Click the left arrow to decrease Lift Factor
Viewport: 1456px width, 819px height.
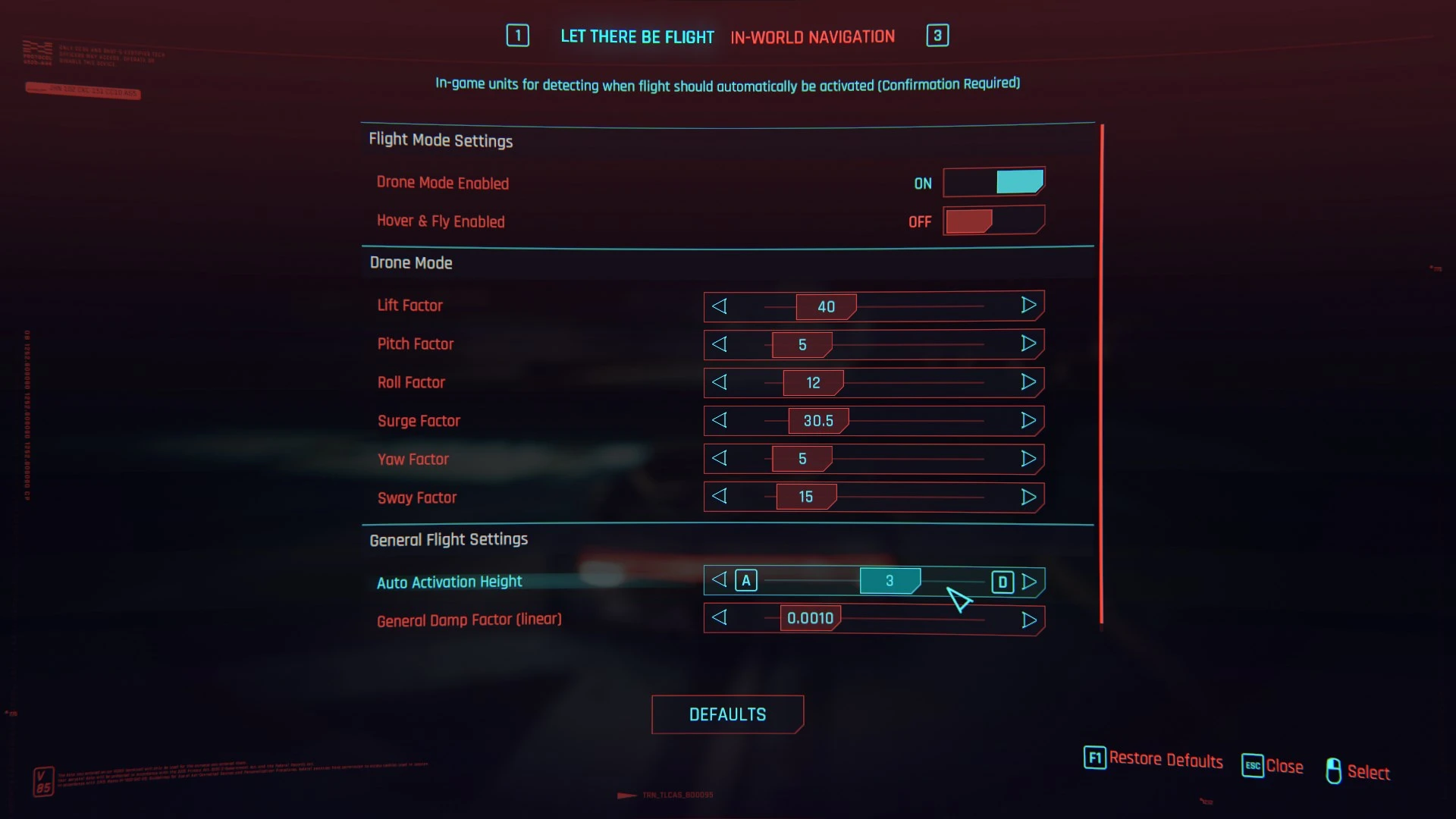coord(720,306)
